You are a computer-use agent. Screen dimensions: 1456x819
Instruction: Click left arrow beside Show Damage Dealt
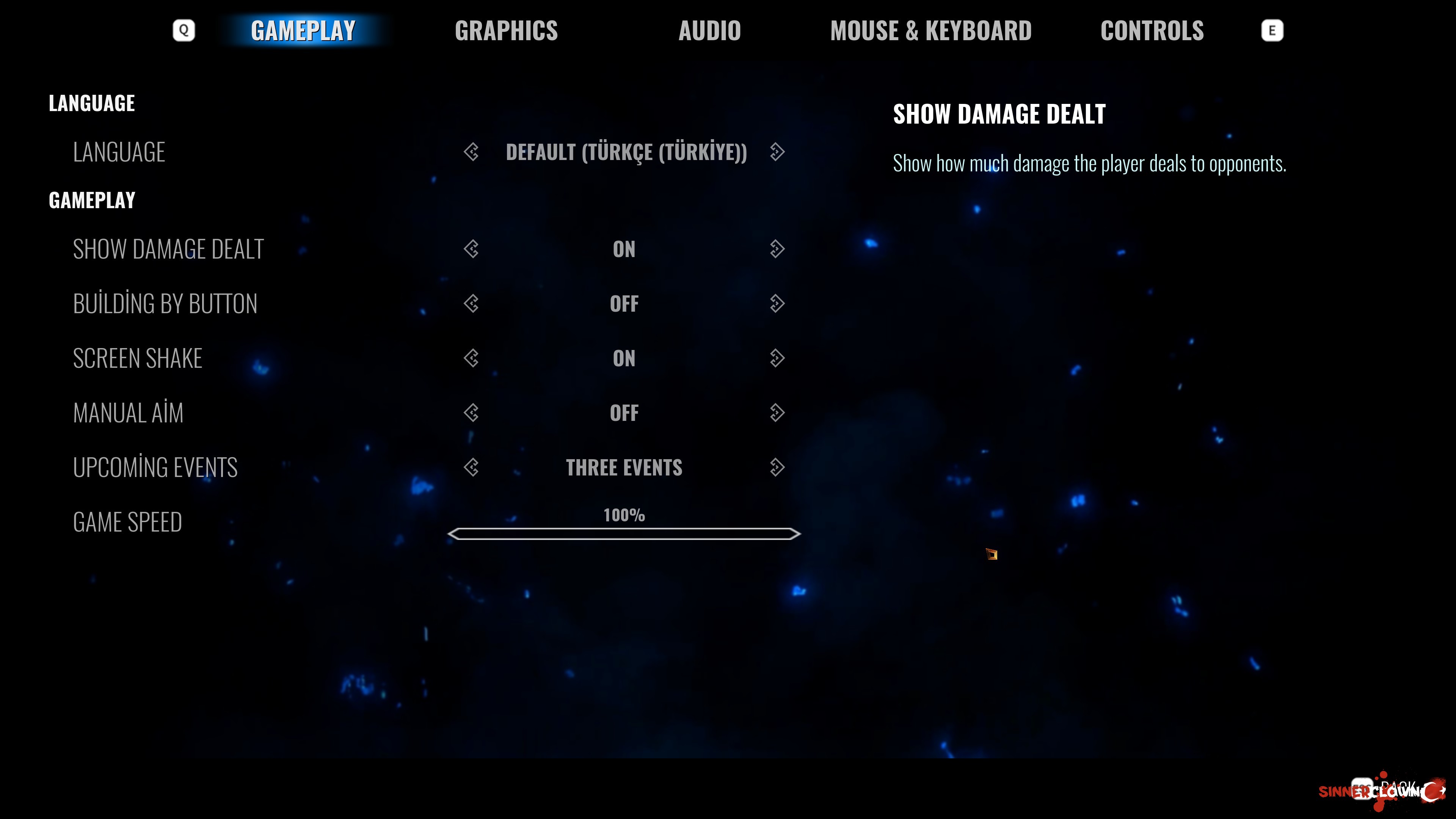(x=471, y=249)
